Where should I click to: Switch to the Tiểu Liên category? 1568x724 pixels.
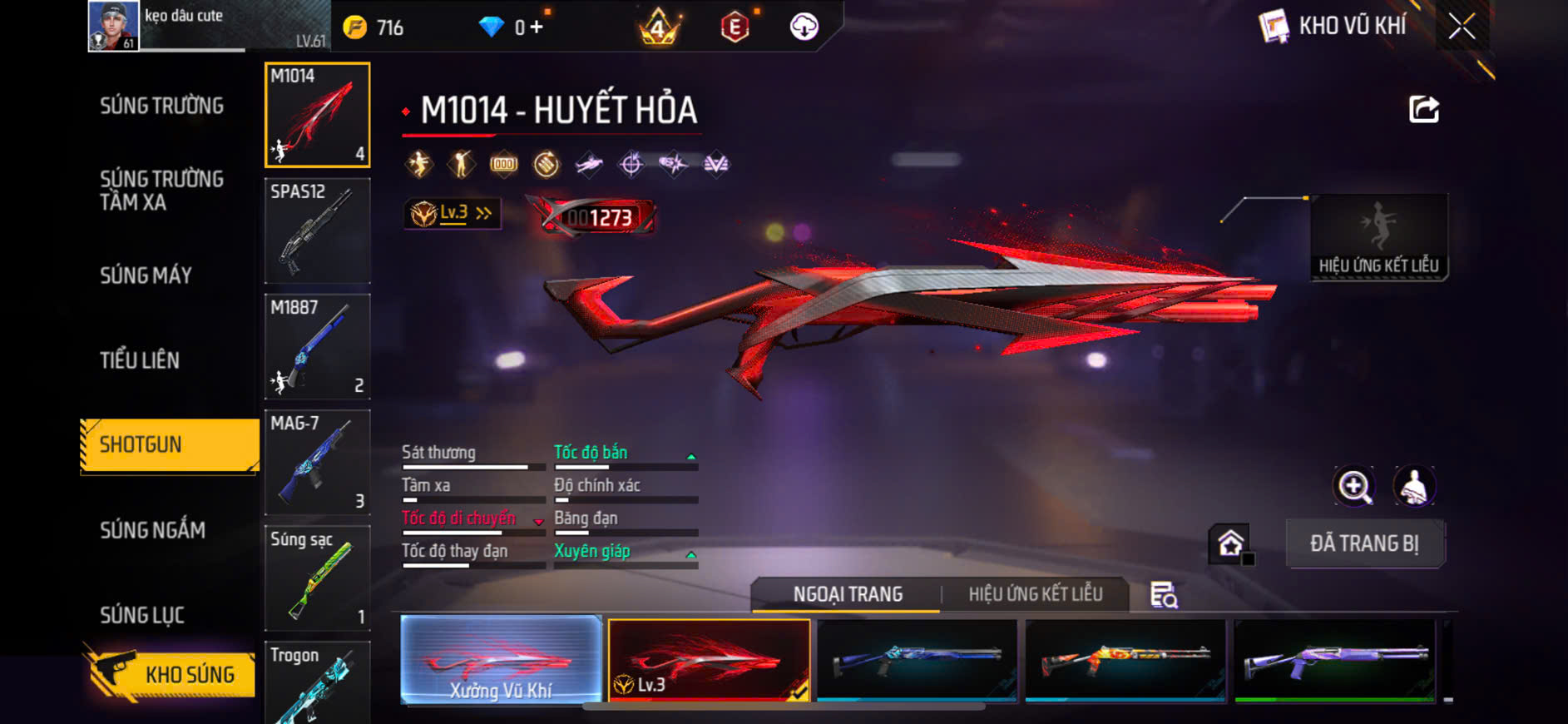point(140,360)
